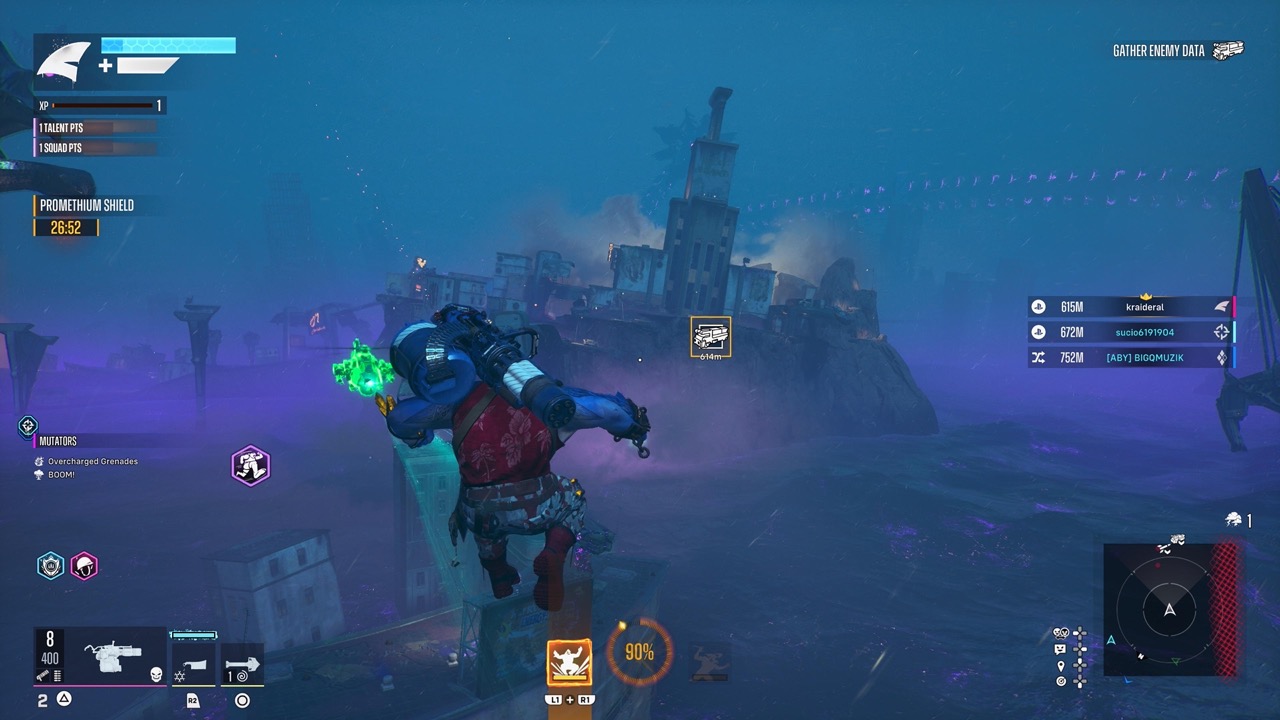This screenshot has height=720, width=1280.
Task: Click the Overcharged Grenades mutator icon
Action: point(39,461)
